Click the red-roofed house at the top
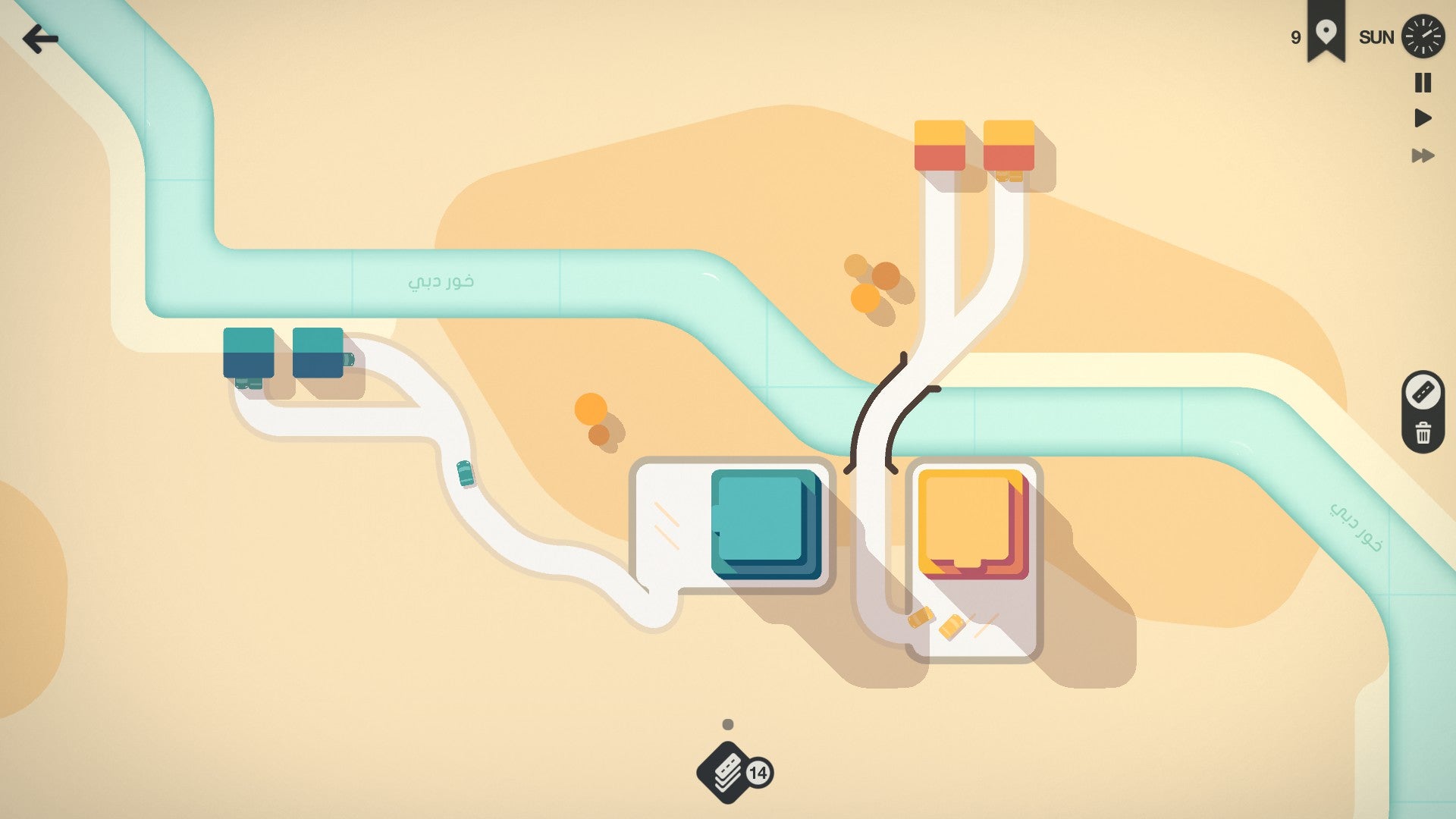Image resolution: width=1456 pixels, height=819 pixels. coord(940,144)
